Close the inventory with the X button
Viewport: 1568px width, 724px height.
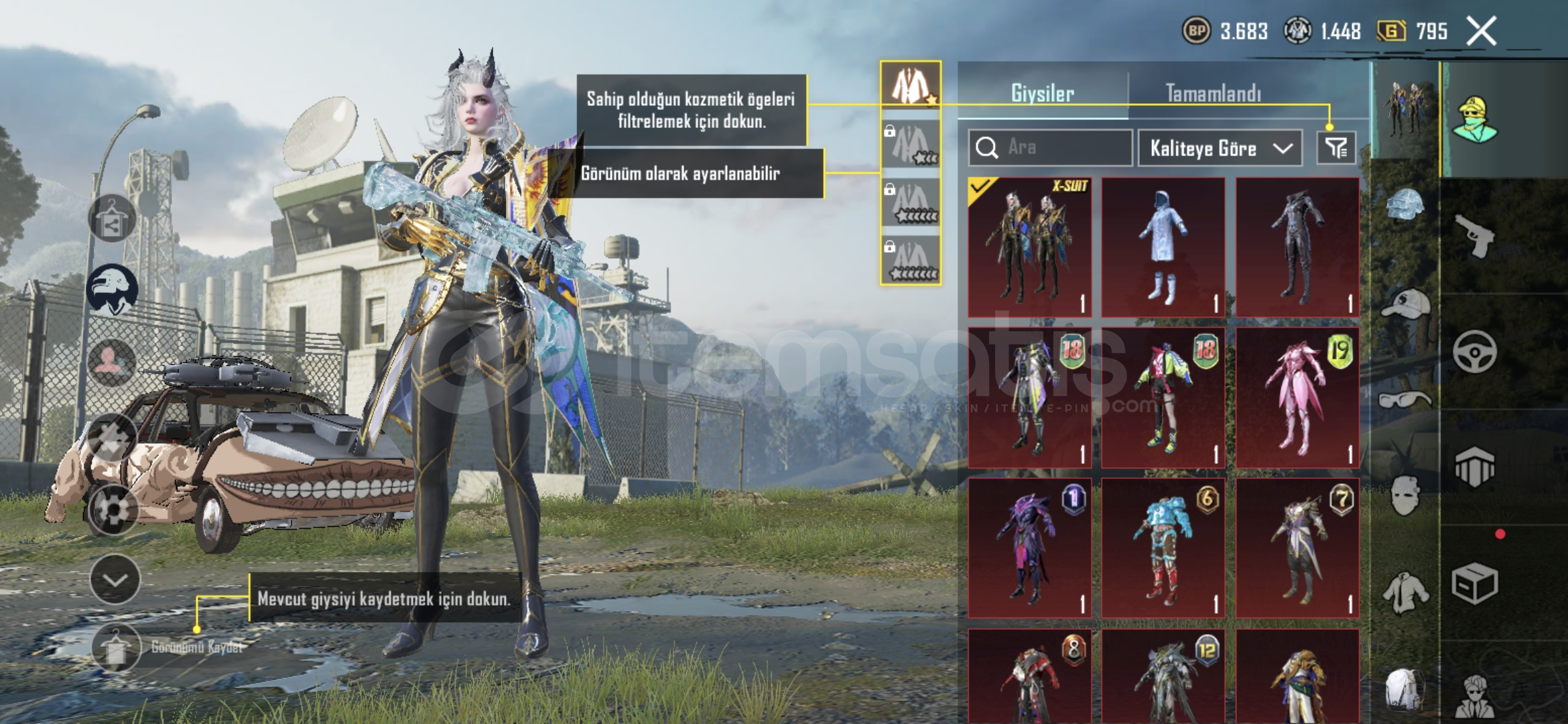coord(1481,31)
